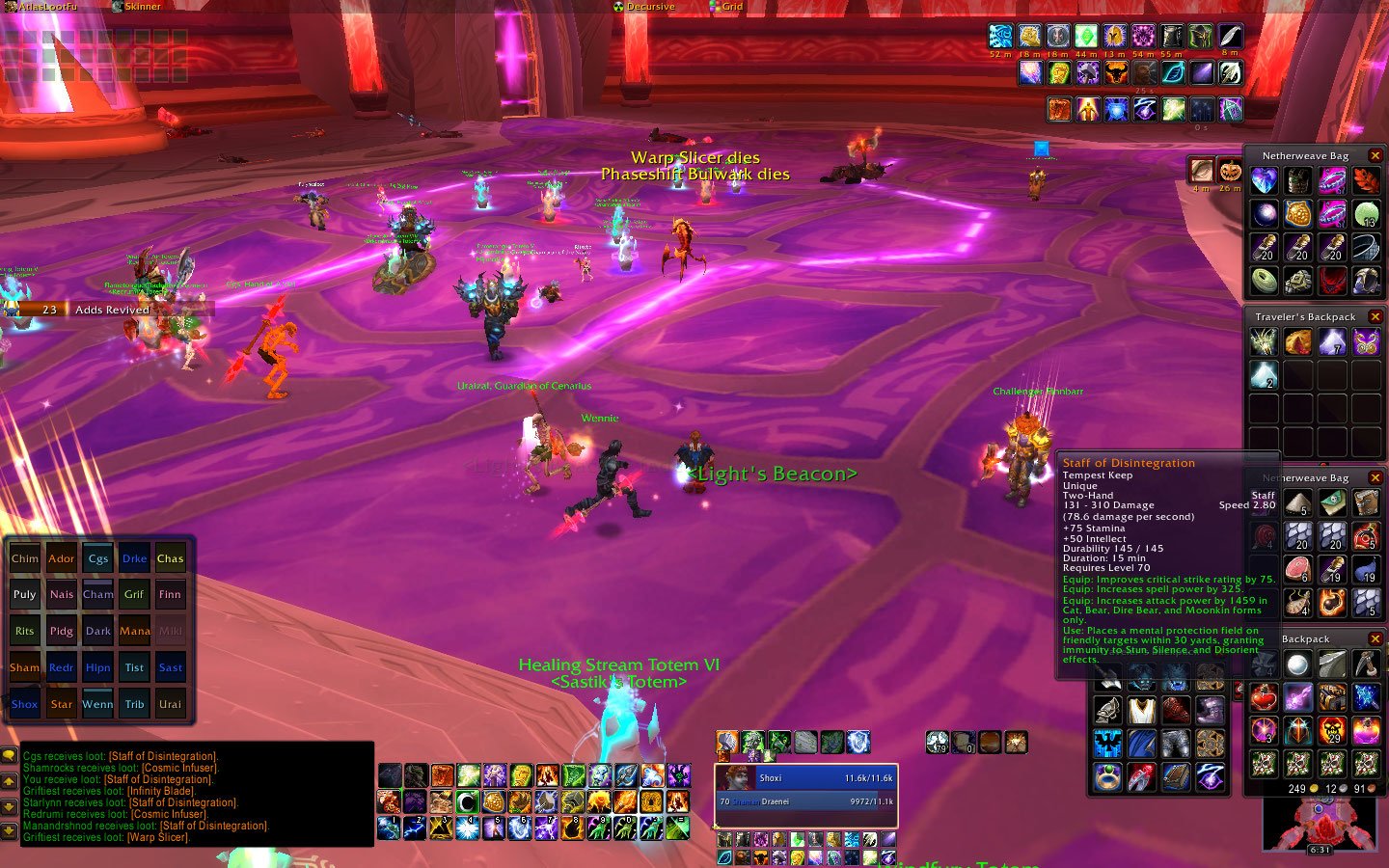Select the pie food item in Traveler's Backpack
This screenshot has height=868, width=1389.
(1297, 341)
